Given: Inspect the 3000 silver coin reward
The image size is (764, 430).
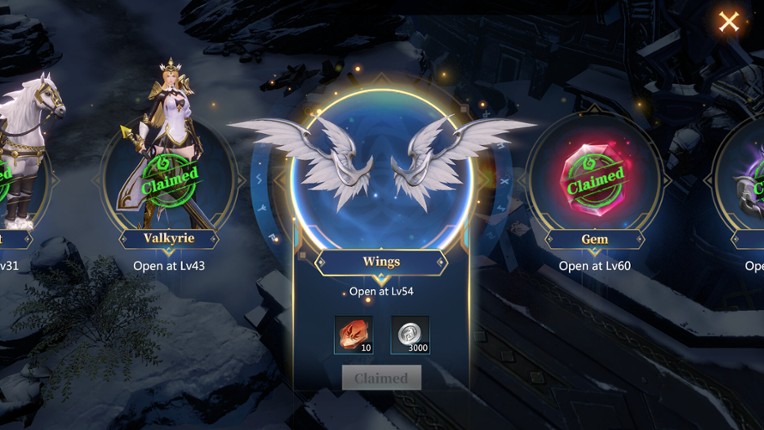Looking at the screenshot, I should 409,334.
